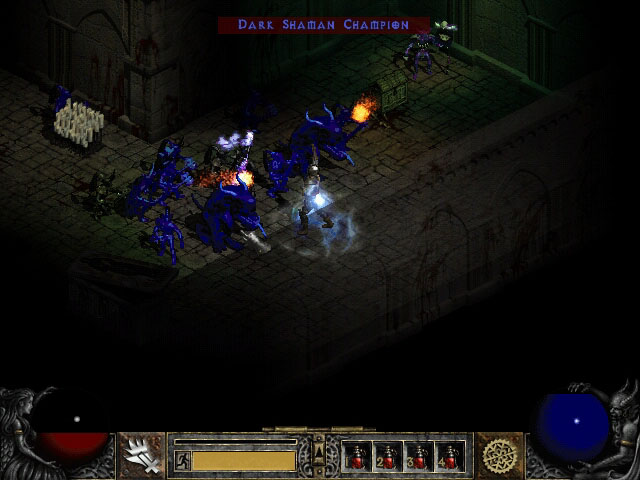
Task: Use the belt potion in slot 1
Action: (x=357, y=457)
